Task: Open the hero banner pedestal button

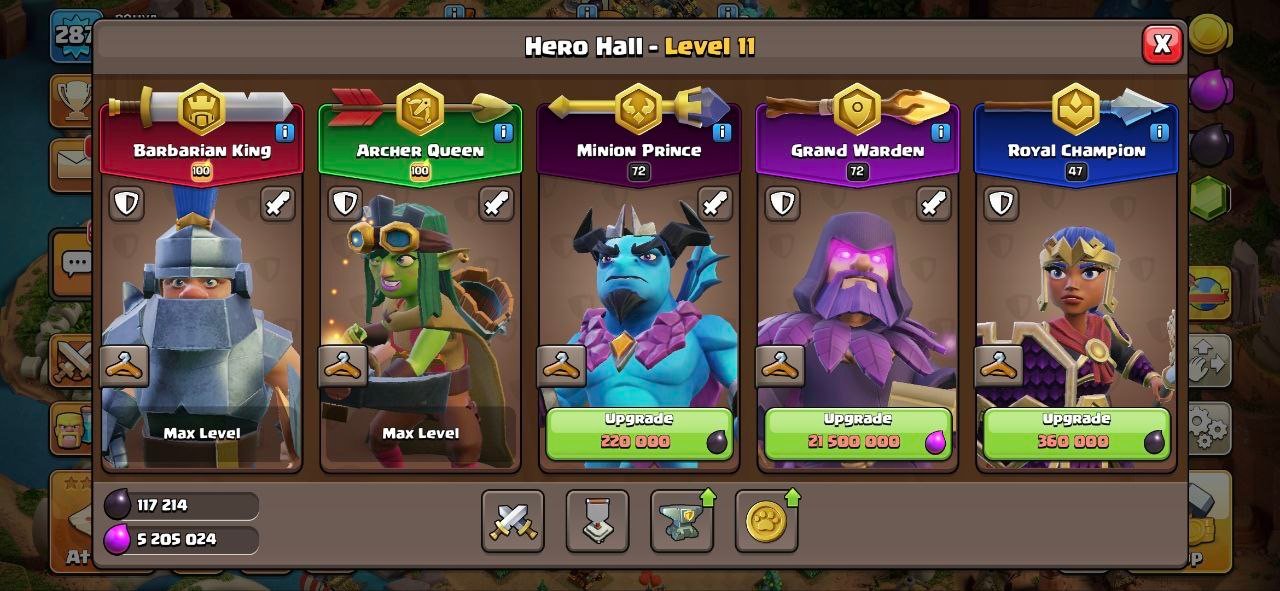Action: click(x=597, y=521)
